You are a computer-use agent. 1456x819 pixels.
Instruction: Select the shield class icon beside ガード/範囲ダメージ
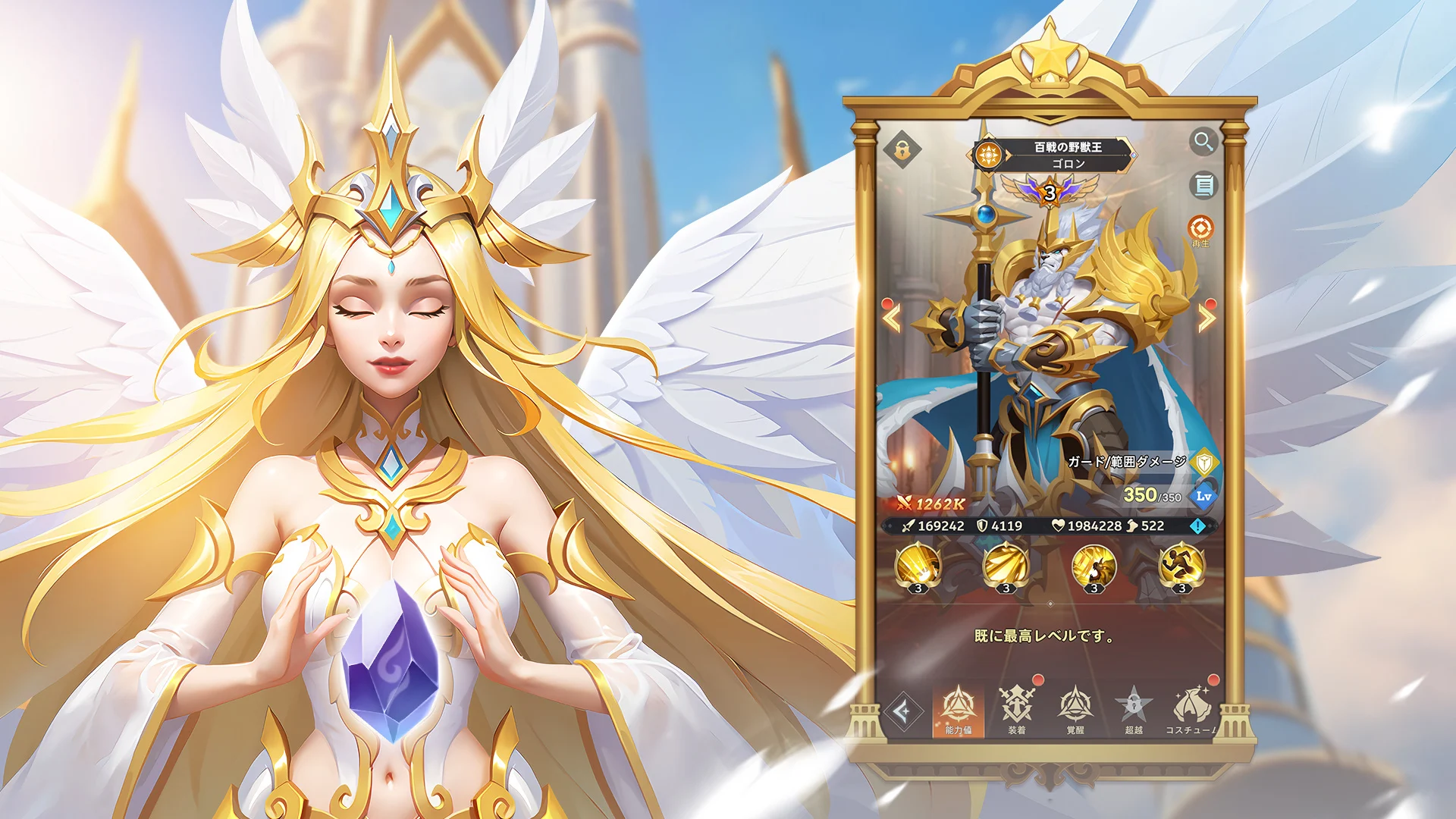[x=1204, y=462]
